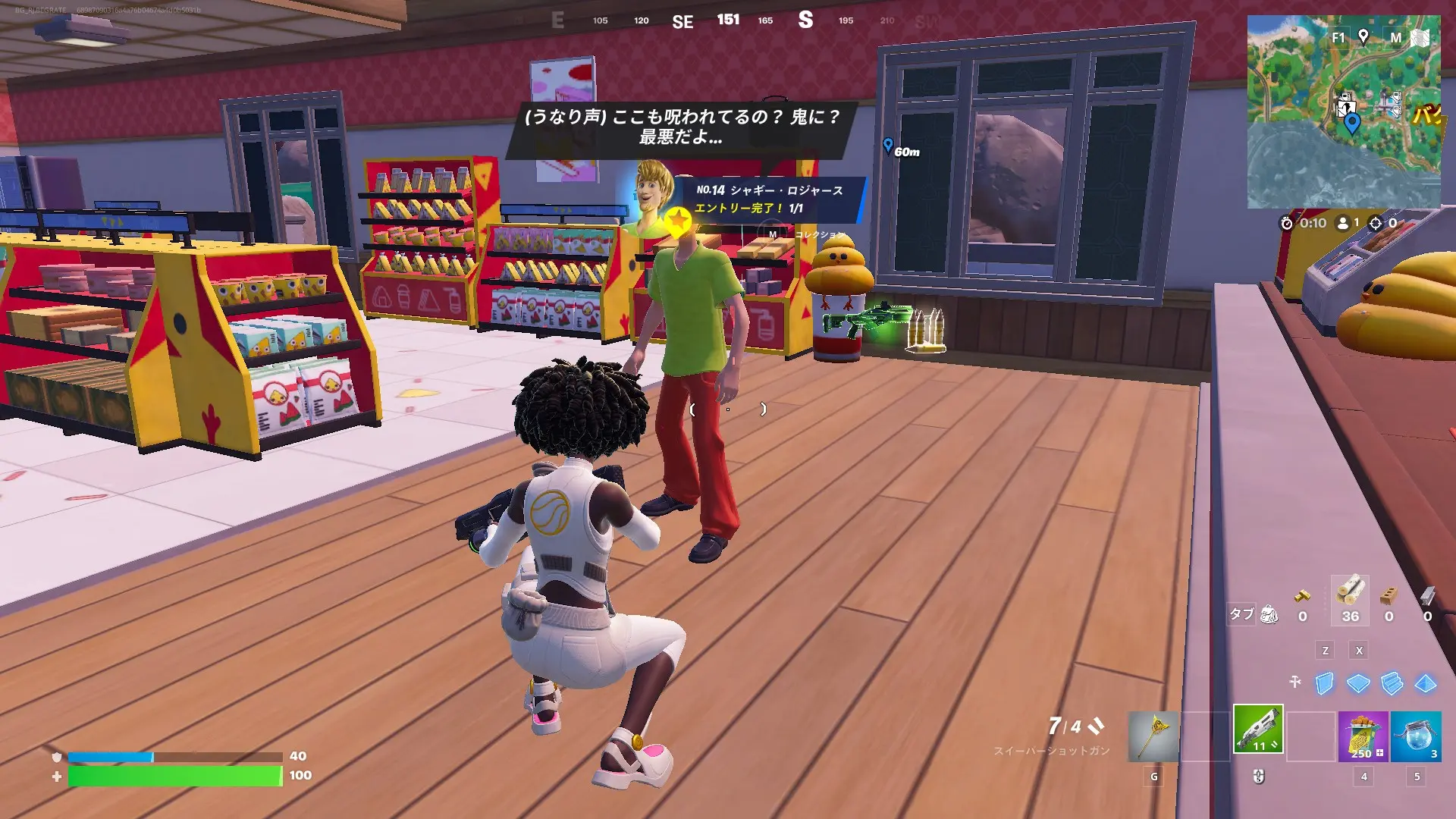
Task: Equip the green Sweeper Shotgun slot
Action: [1258, 730]
